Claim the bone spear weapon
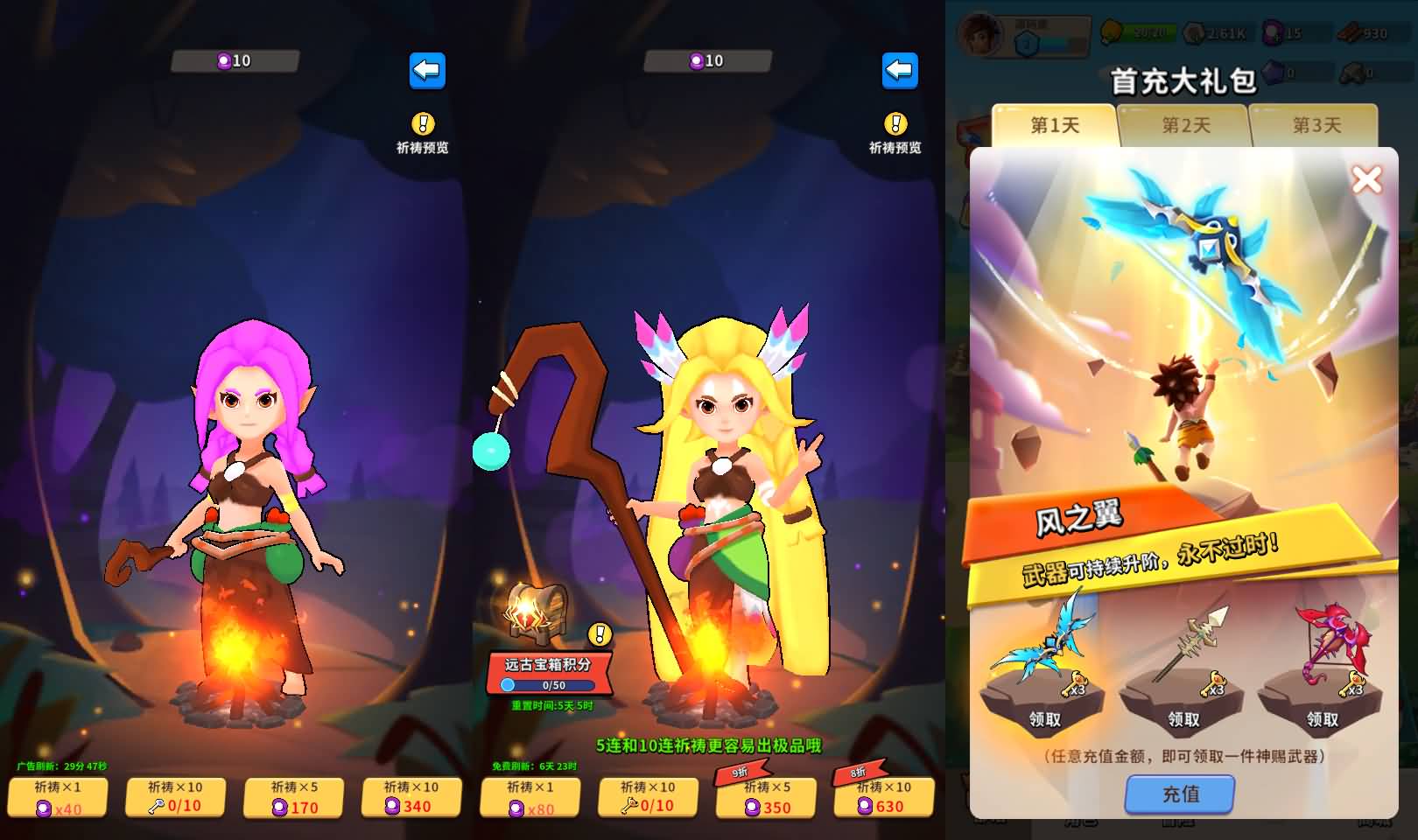Viewport: 1418px width, 840px height. tap(1183, 718)
